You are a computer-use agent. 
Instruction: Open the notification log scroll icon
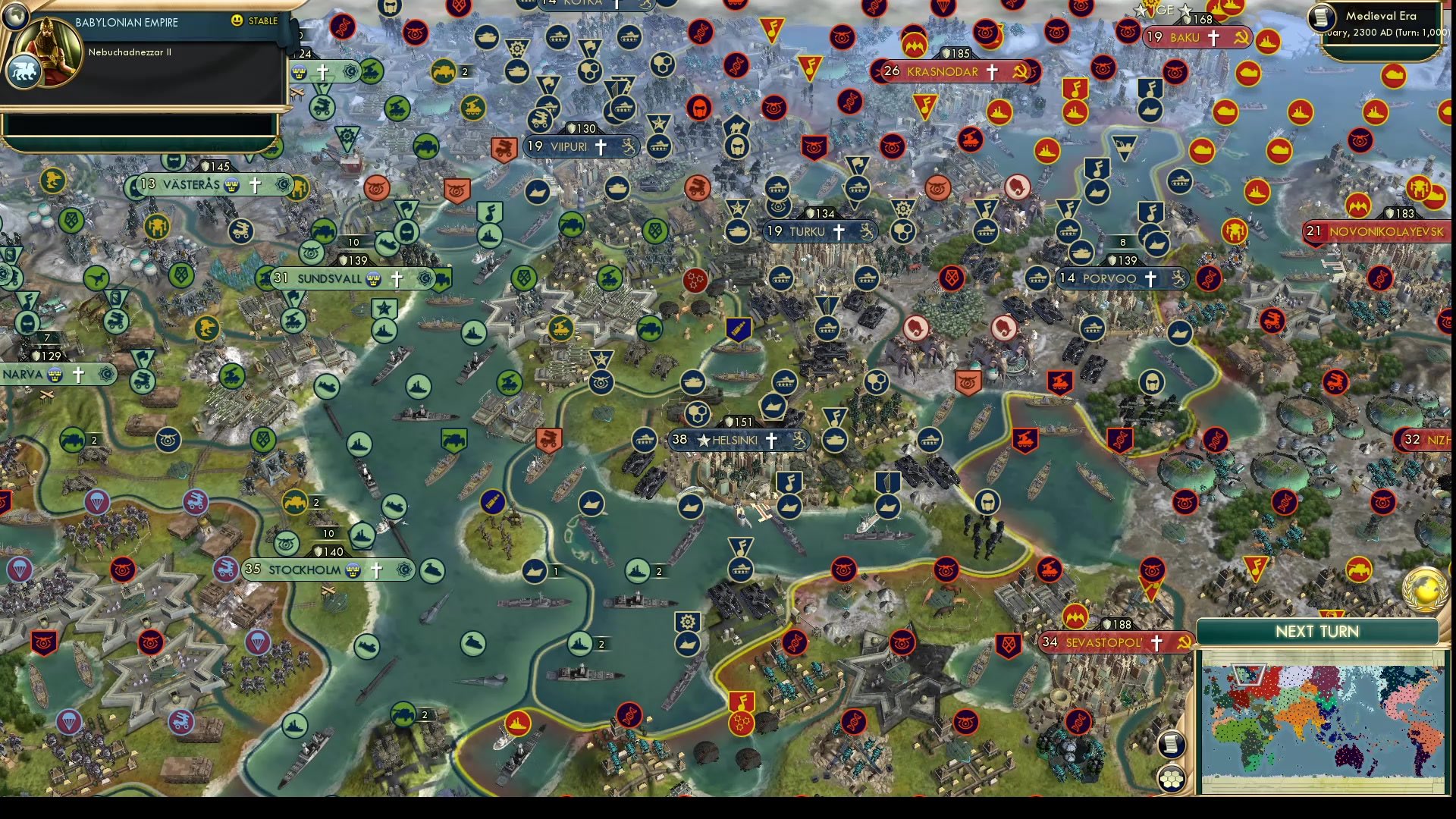tap(1171, 745)
